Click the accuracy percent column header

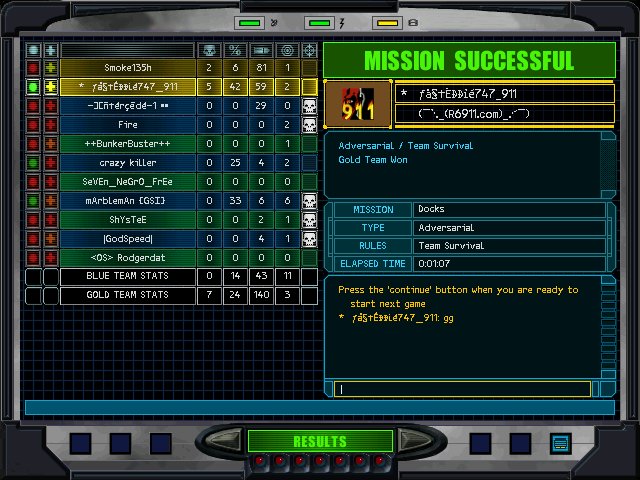point(235,50)
